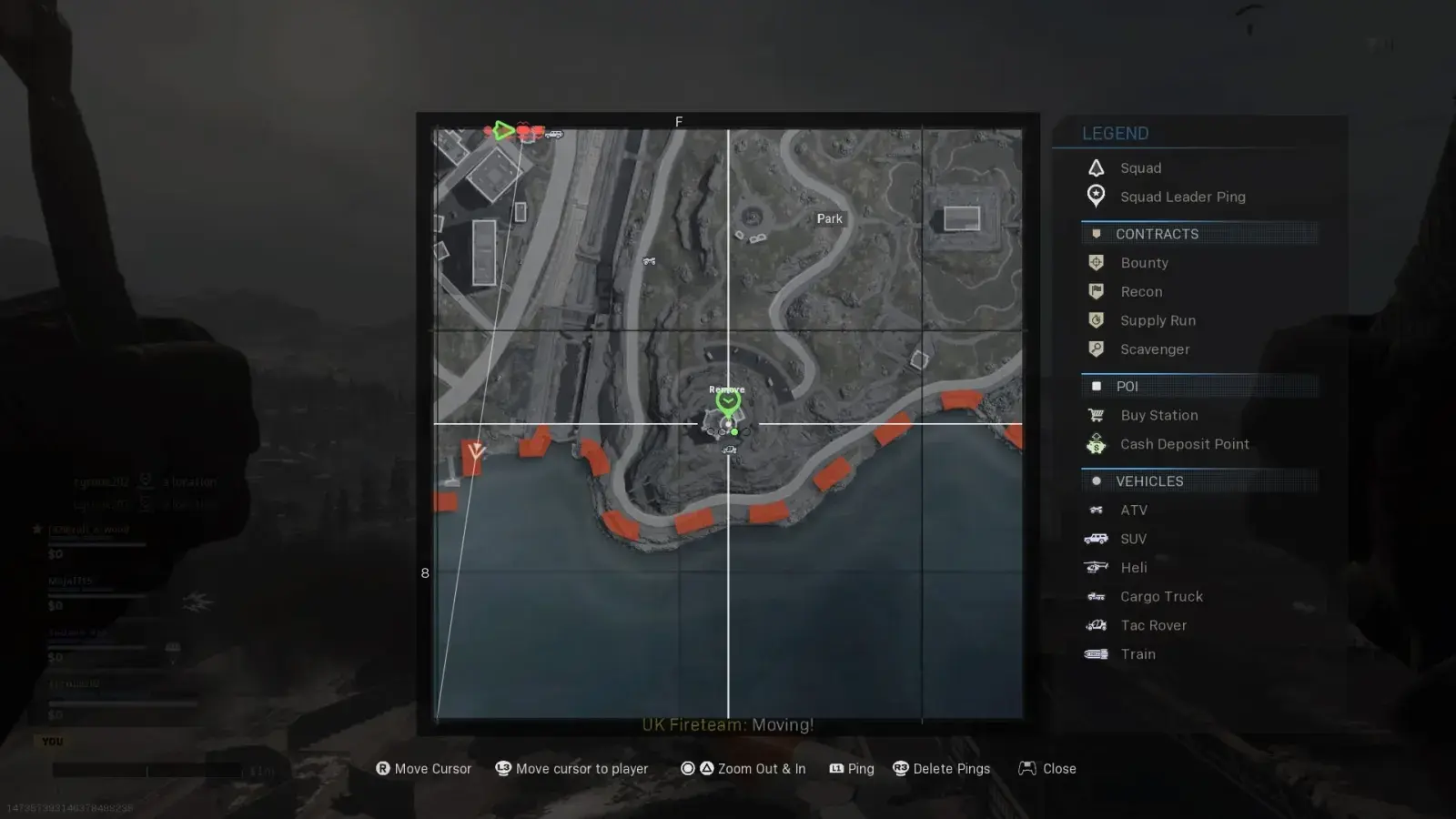Viewport: 1456px width, 819px height.
Task: Click the Recon contract icon
Action: (x=1097, y=291)
